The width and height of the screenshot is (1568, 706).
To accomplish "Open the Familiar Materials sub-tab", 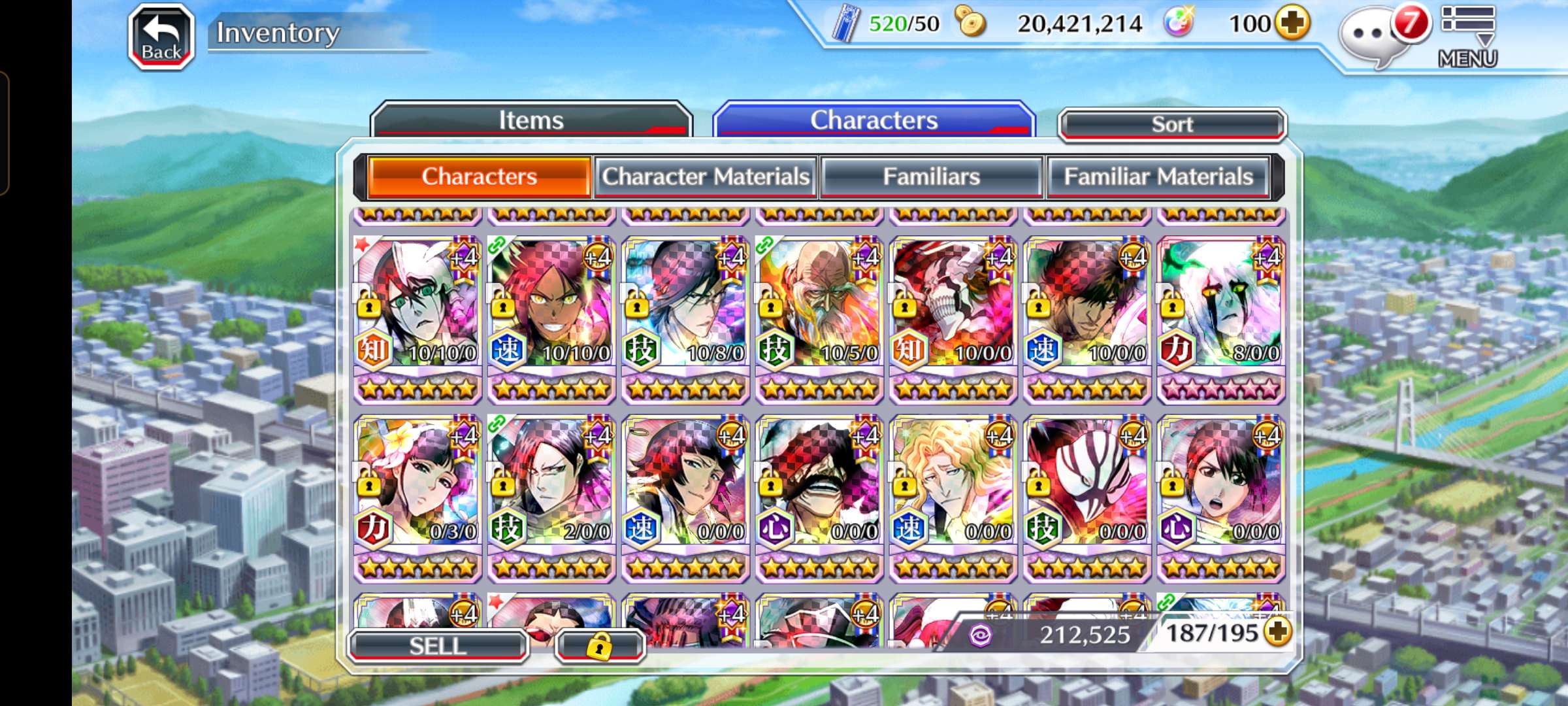I will [1158, 176].
